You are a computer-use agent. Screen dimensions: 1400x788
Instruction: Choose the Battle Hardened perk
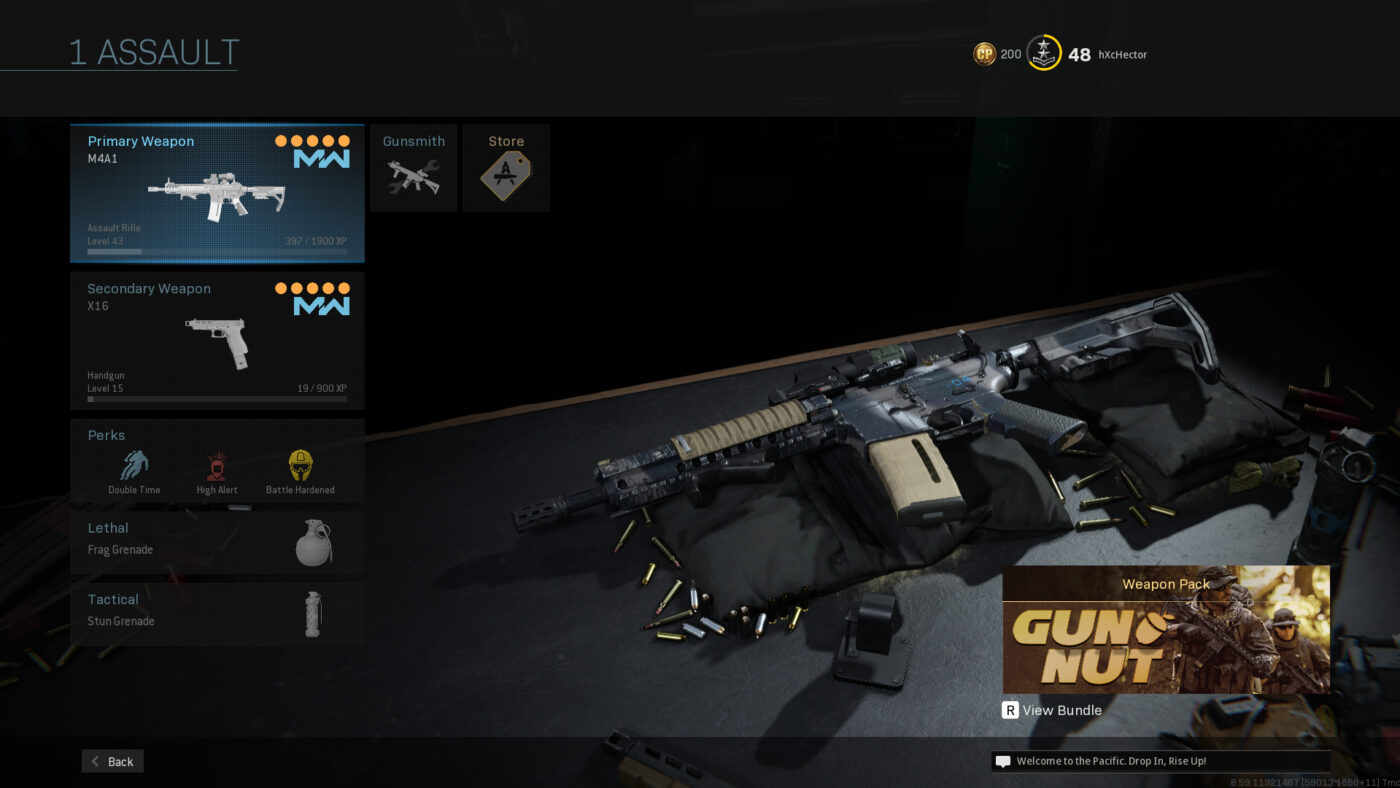click(x=300, y=471)
